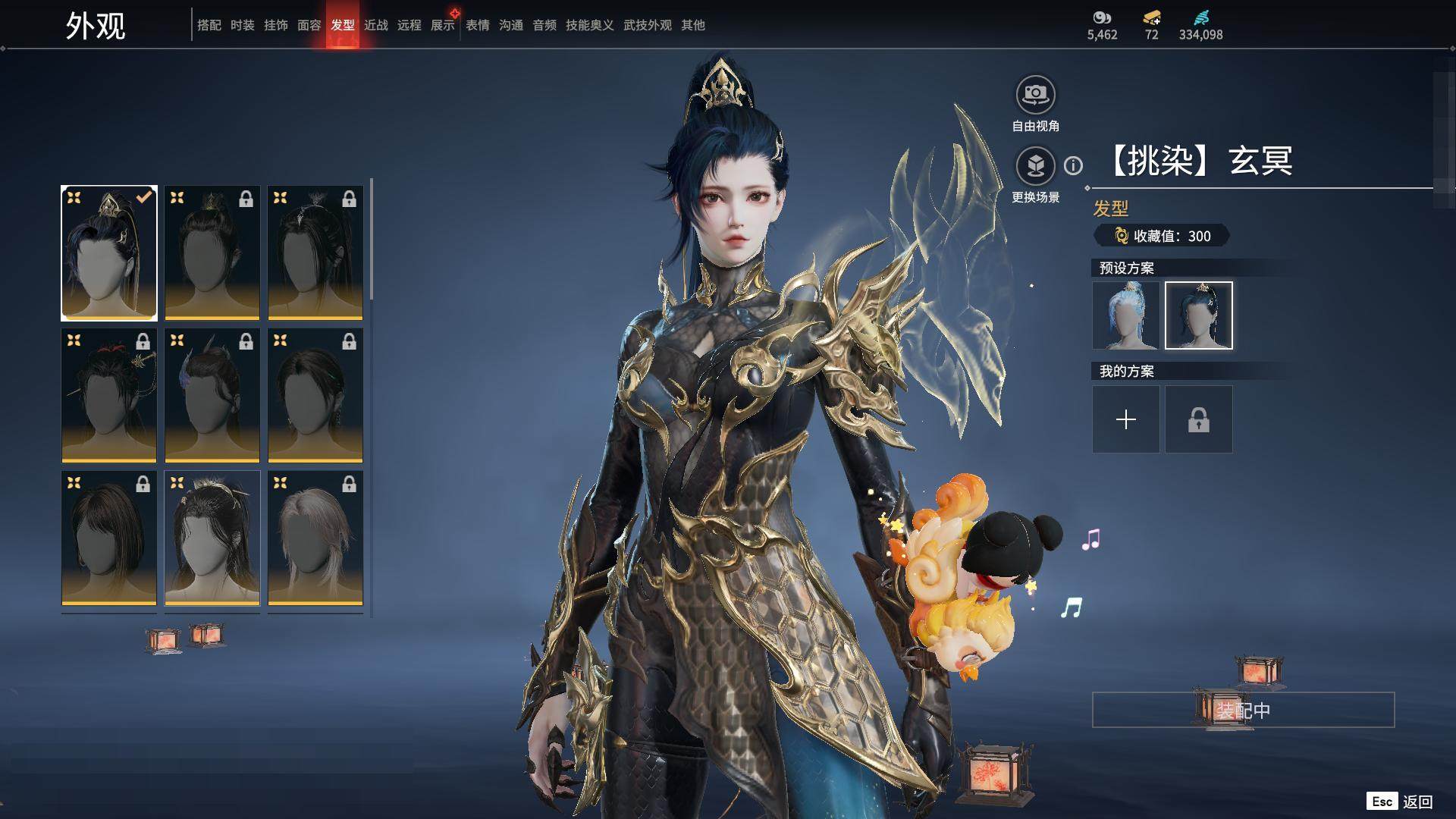Click the 更换场景 scene button

(x=1035, y=166)
